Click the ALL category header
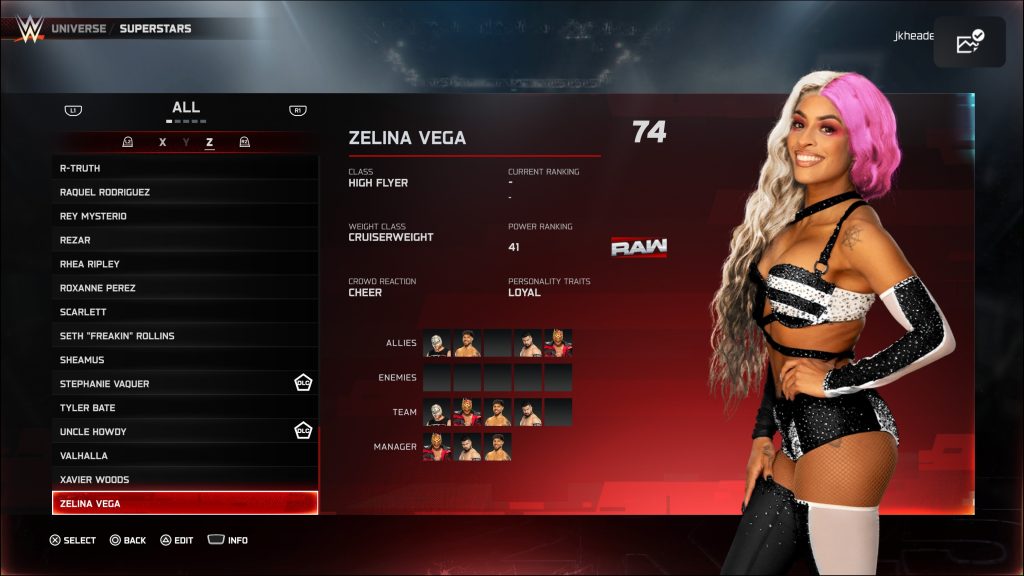 click(185, 107)
